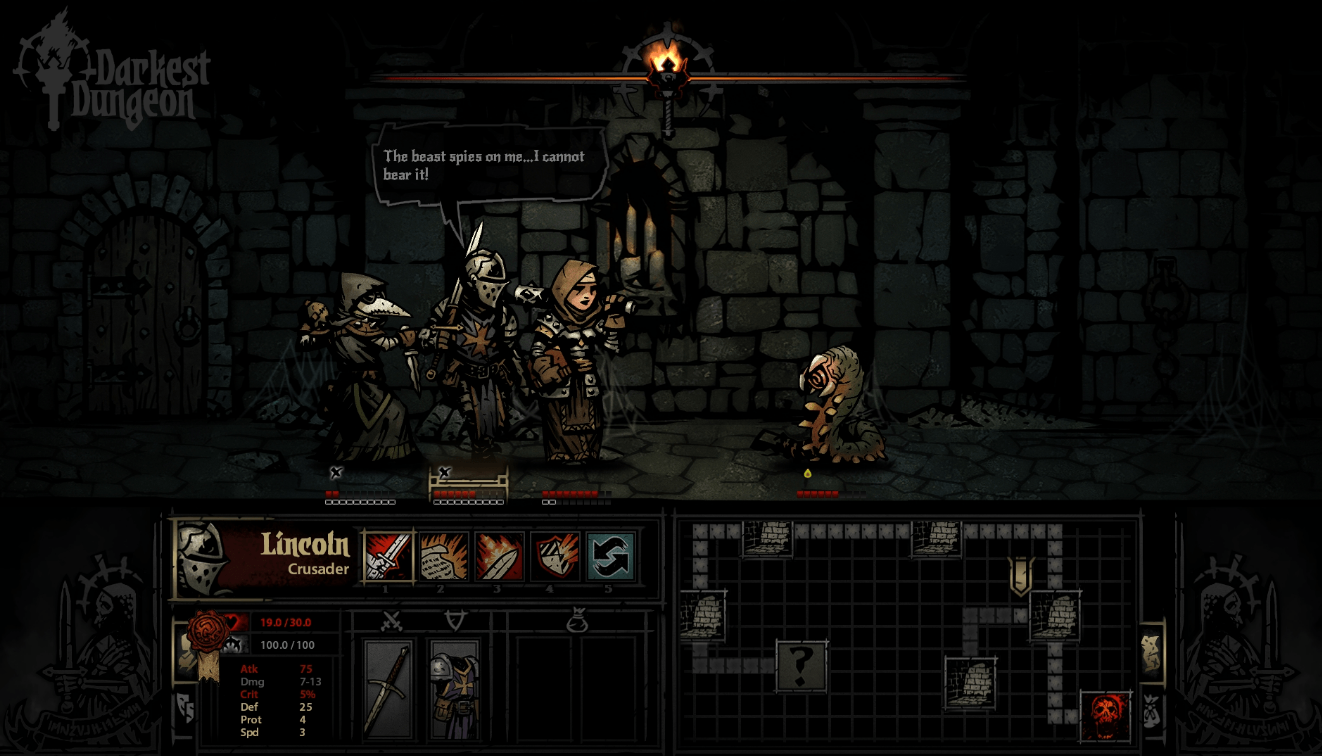
Task: Click the torch light meter at the top
Action: coord(667,73)
